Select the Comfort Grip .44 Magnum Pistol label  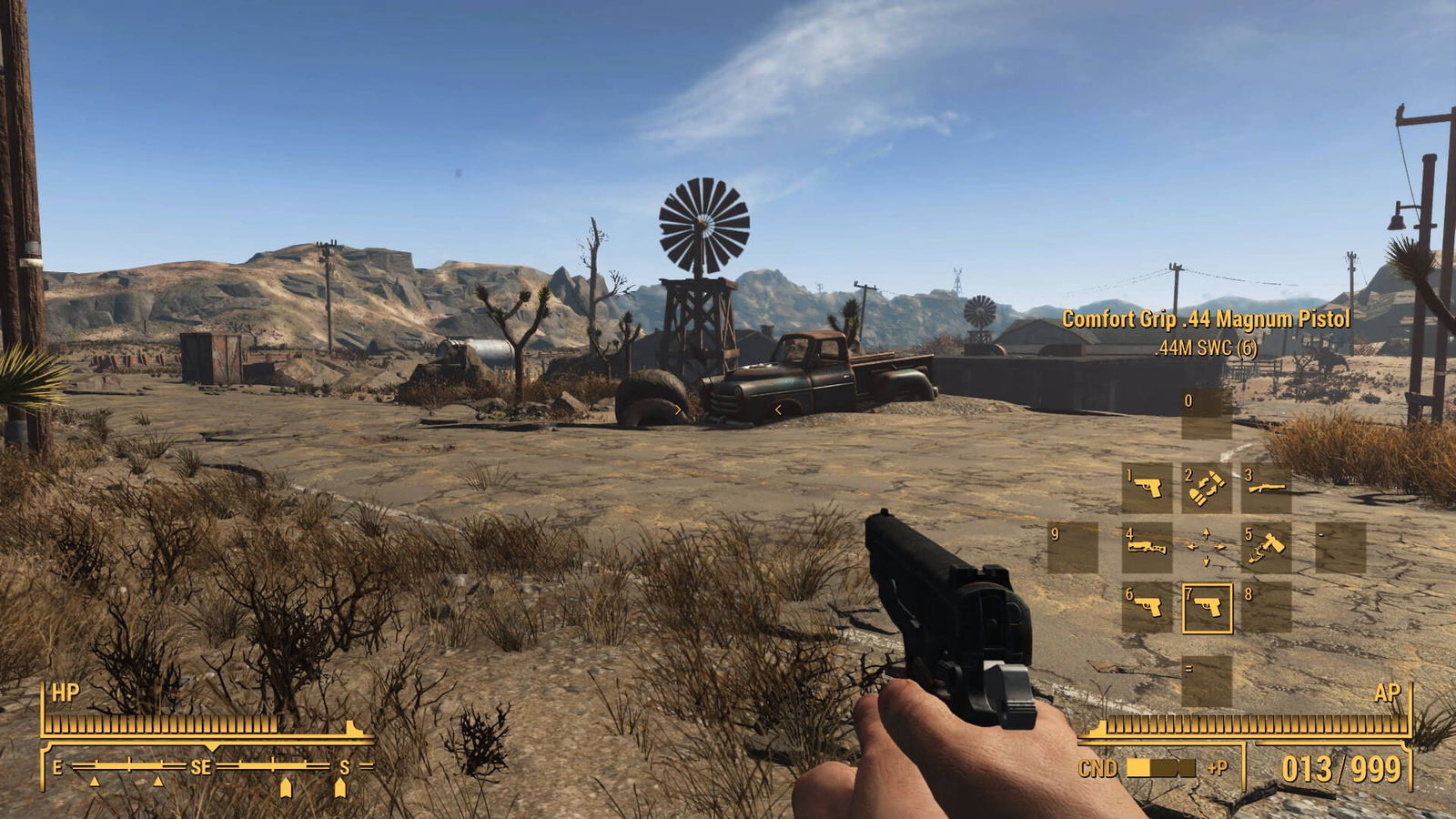click(x=1207, y=318)
